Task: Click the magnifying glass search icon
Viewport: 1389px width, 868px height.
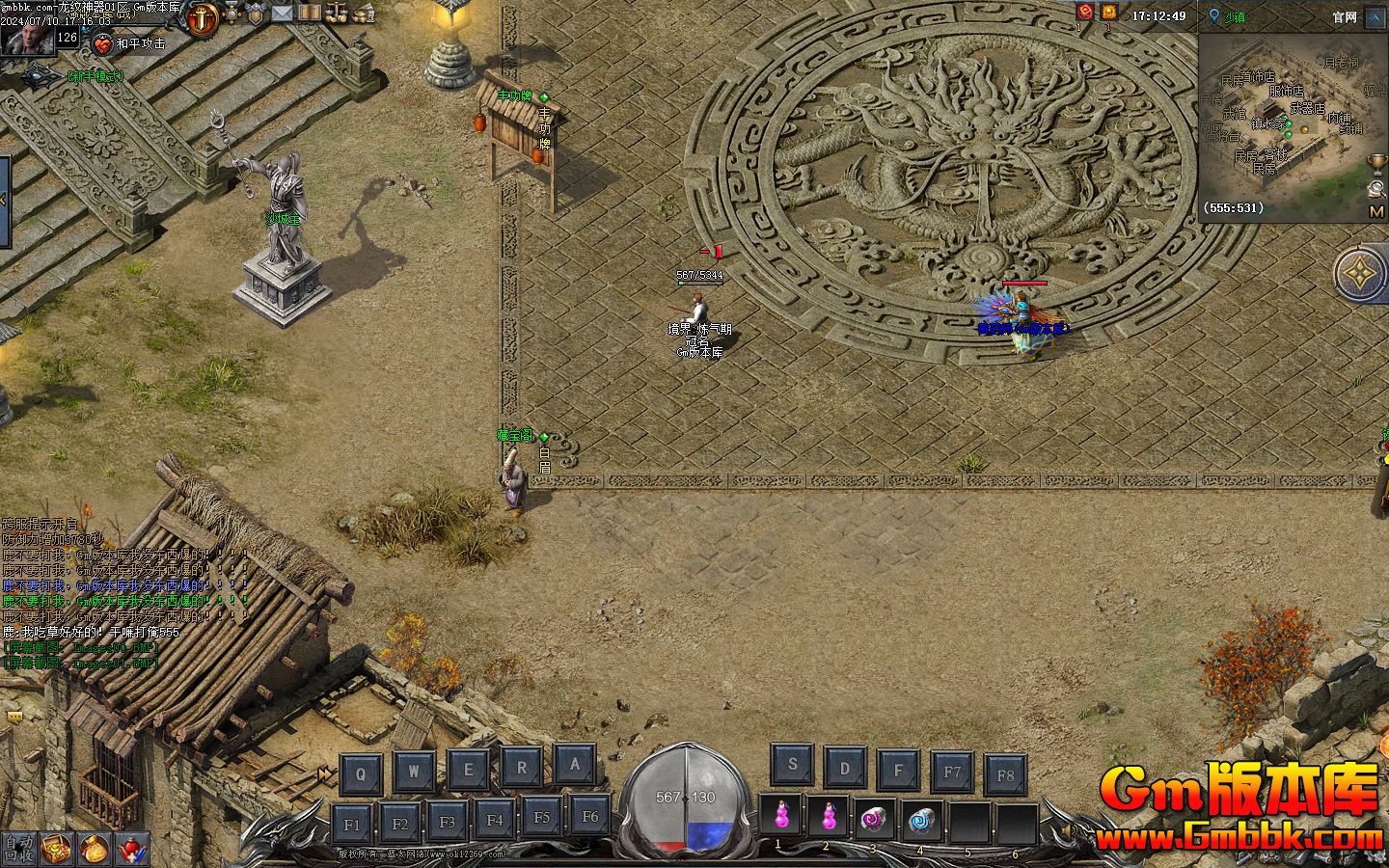Action: click(1376, 188)
